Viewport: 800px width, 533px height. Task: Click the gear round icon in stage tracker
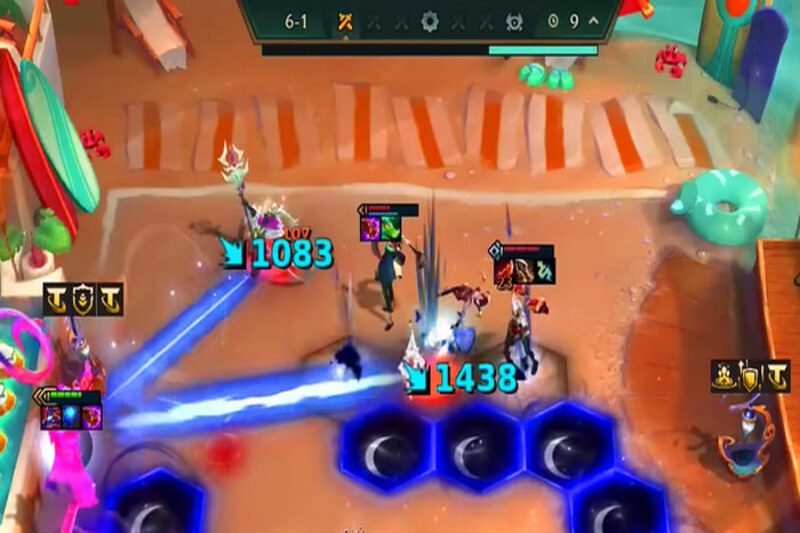[x=430, y=20]
